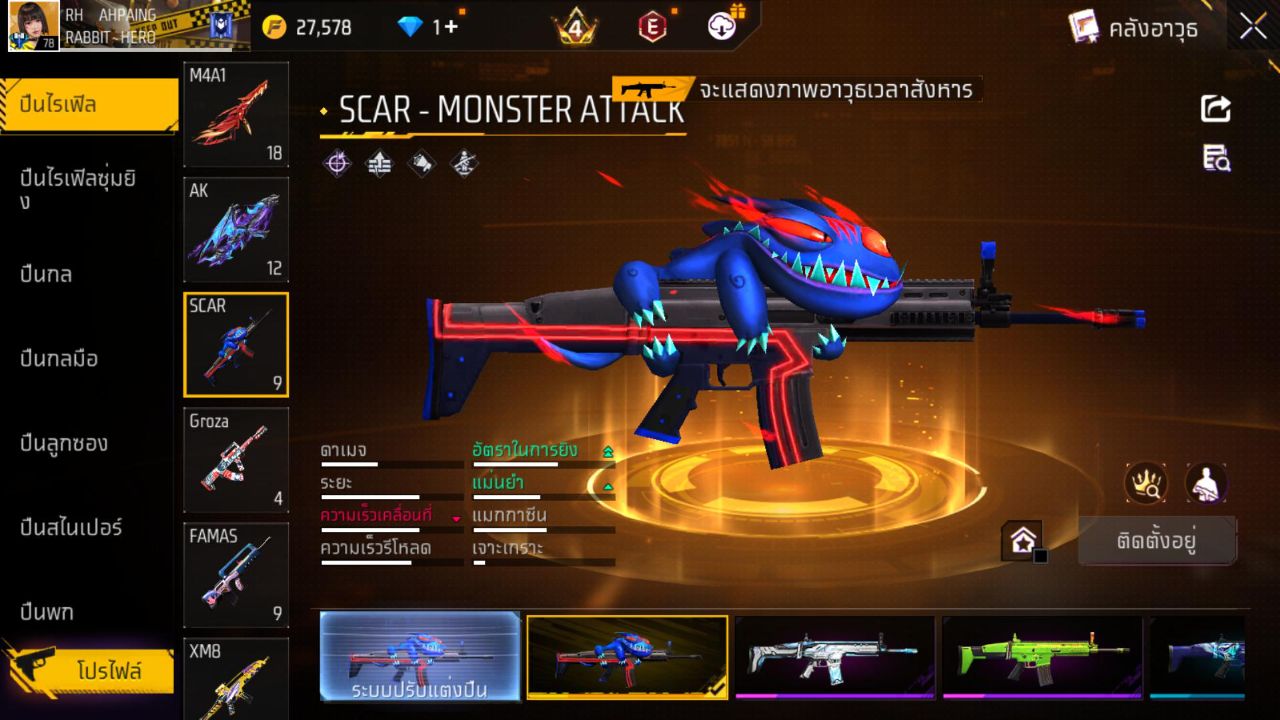Toggle character preview with the person icon

pyautogui.click(x=1206, y=483)
